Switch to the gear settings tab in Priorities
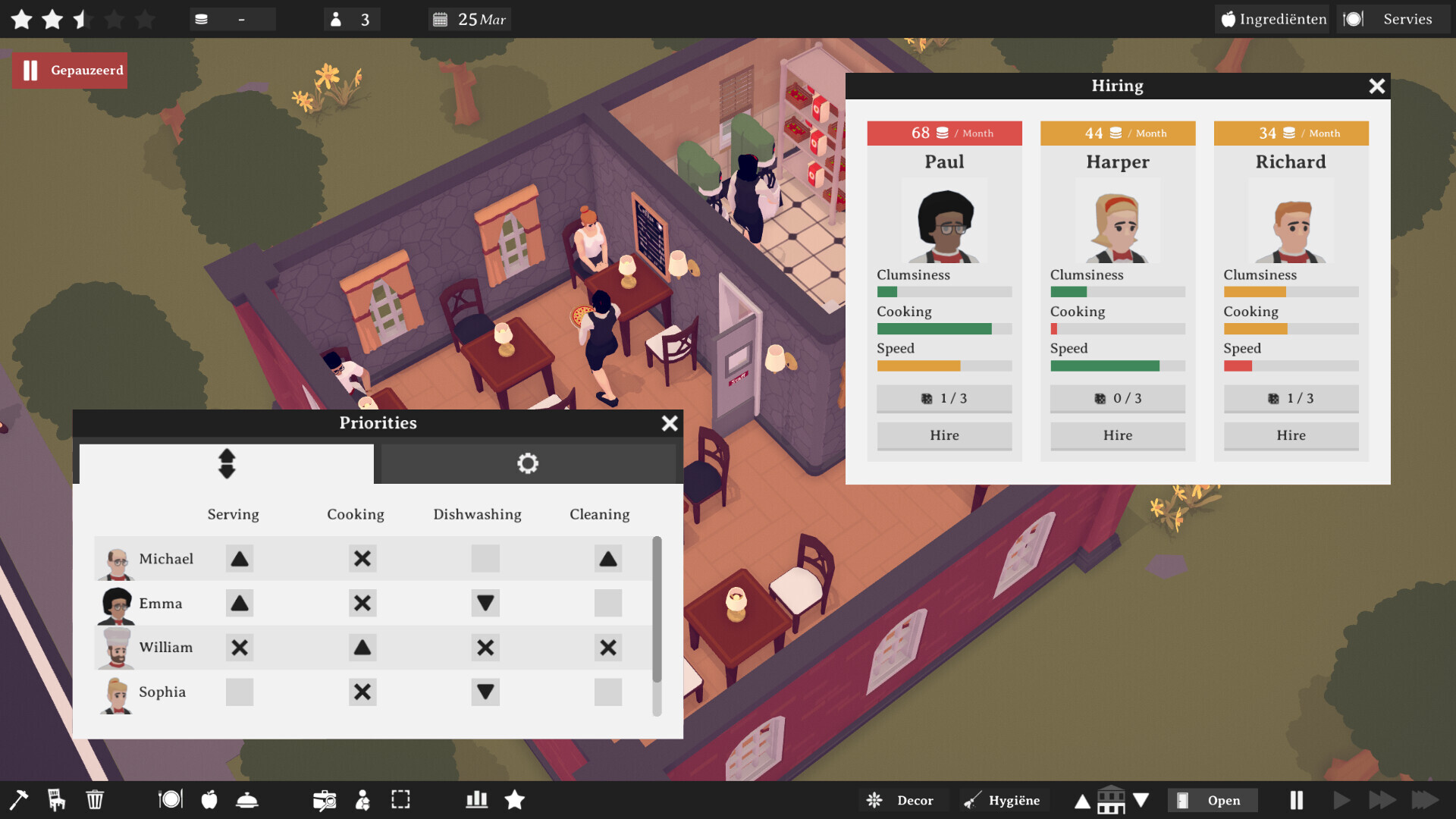Image resolution: width=1456 pixels, height=819 pixels. click(528, 463)
